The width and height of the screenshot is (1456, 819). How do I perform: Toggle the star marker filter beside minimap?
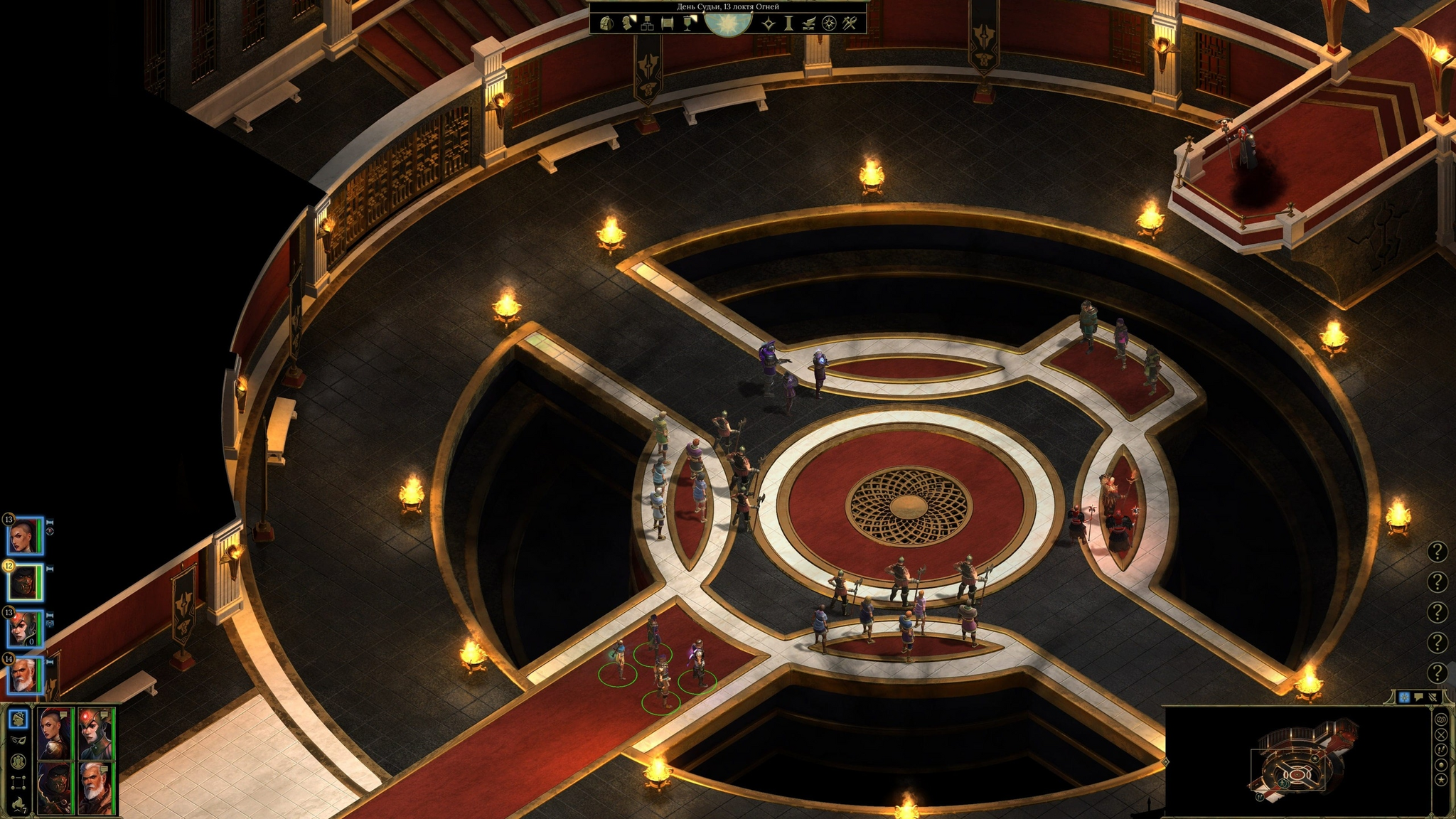tap(1441, 780)
